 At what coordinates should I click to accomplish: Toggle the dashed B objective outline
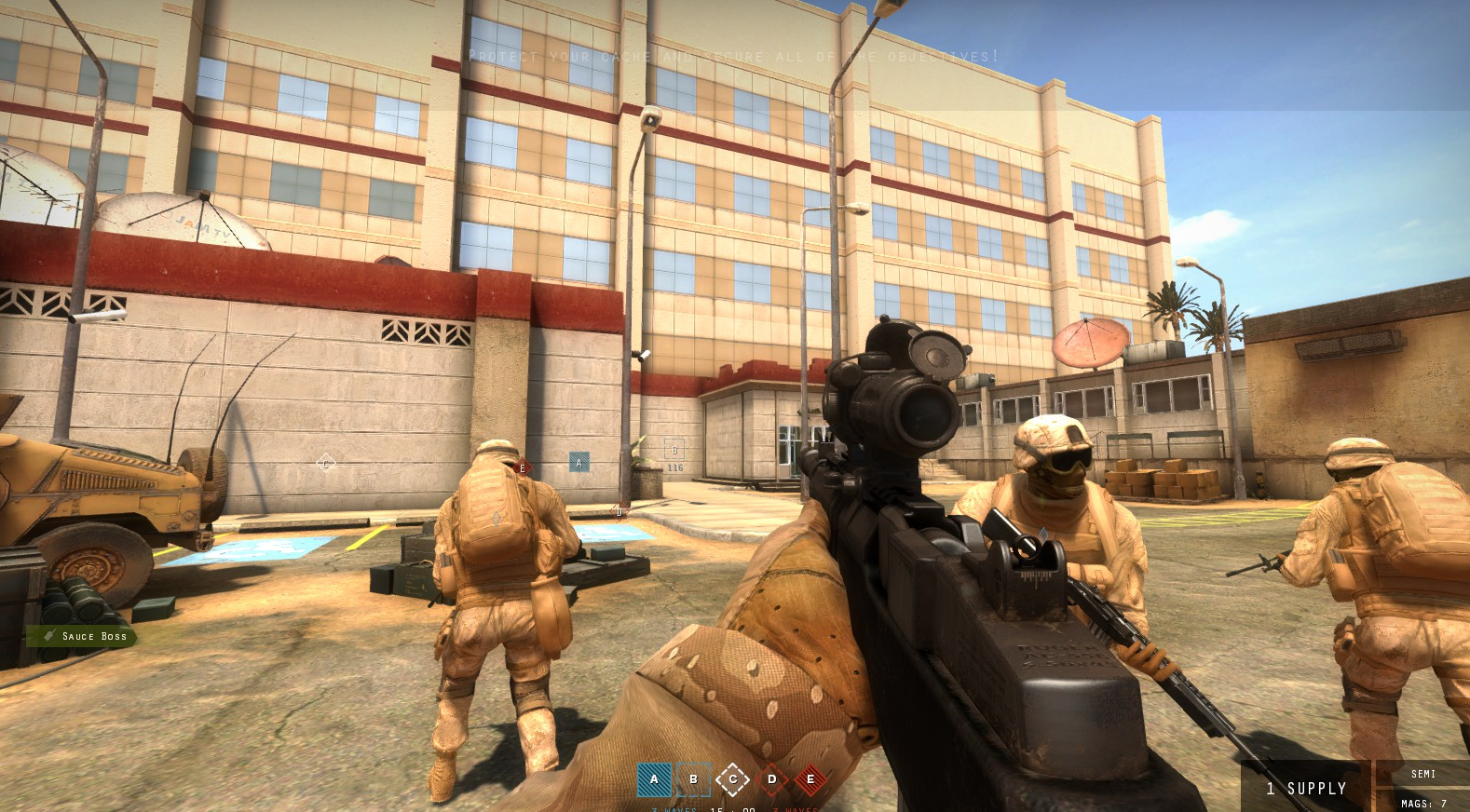693,779
